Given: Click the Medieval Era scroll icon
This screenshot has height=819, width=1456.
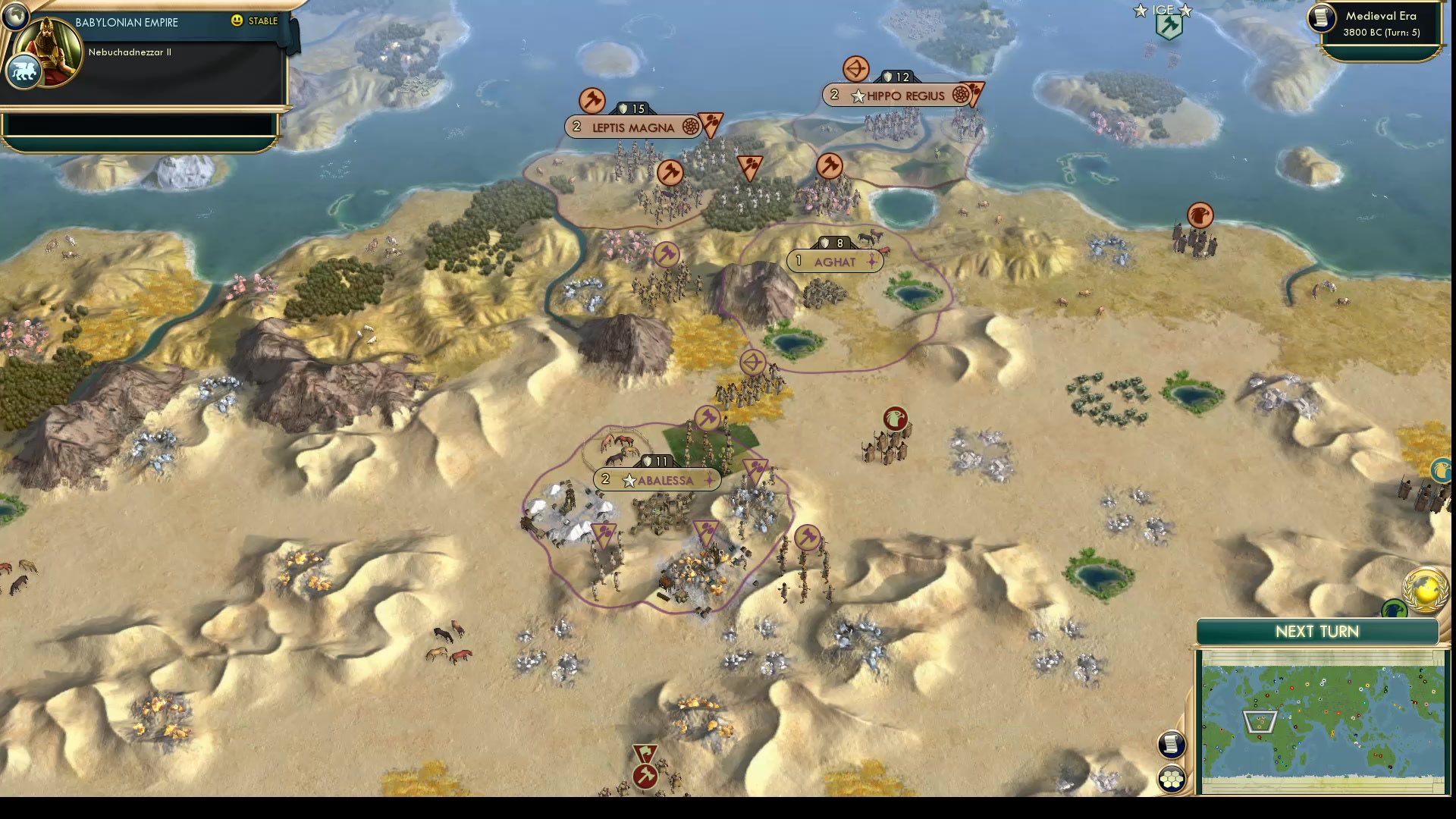Looking at the screenshot, I should point(1320,20).
